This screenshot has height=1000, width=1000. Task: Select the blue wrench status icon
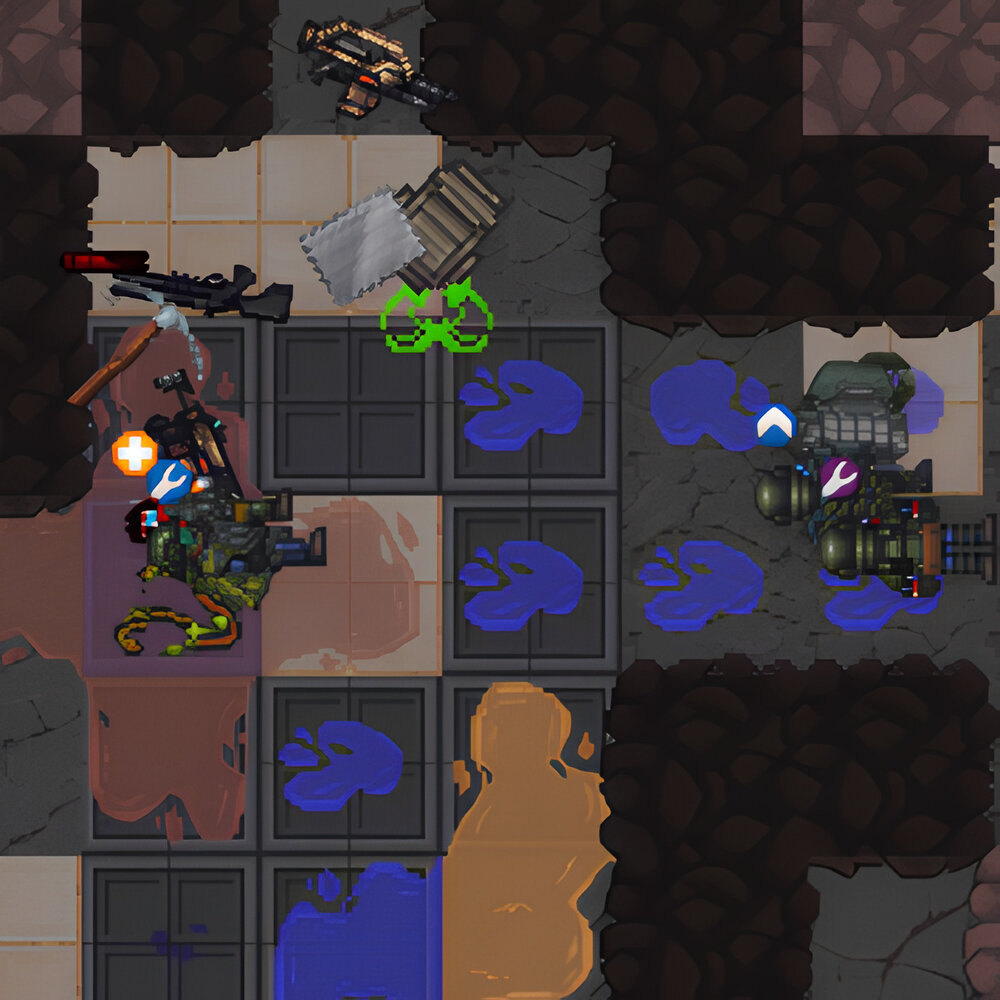point(169,481)
